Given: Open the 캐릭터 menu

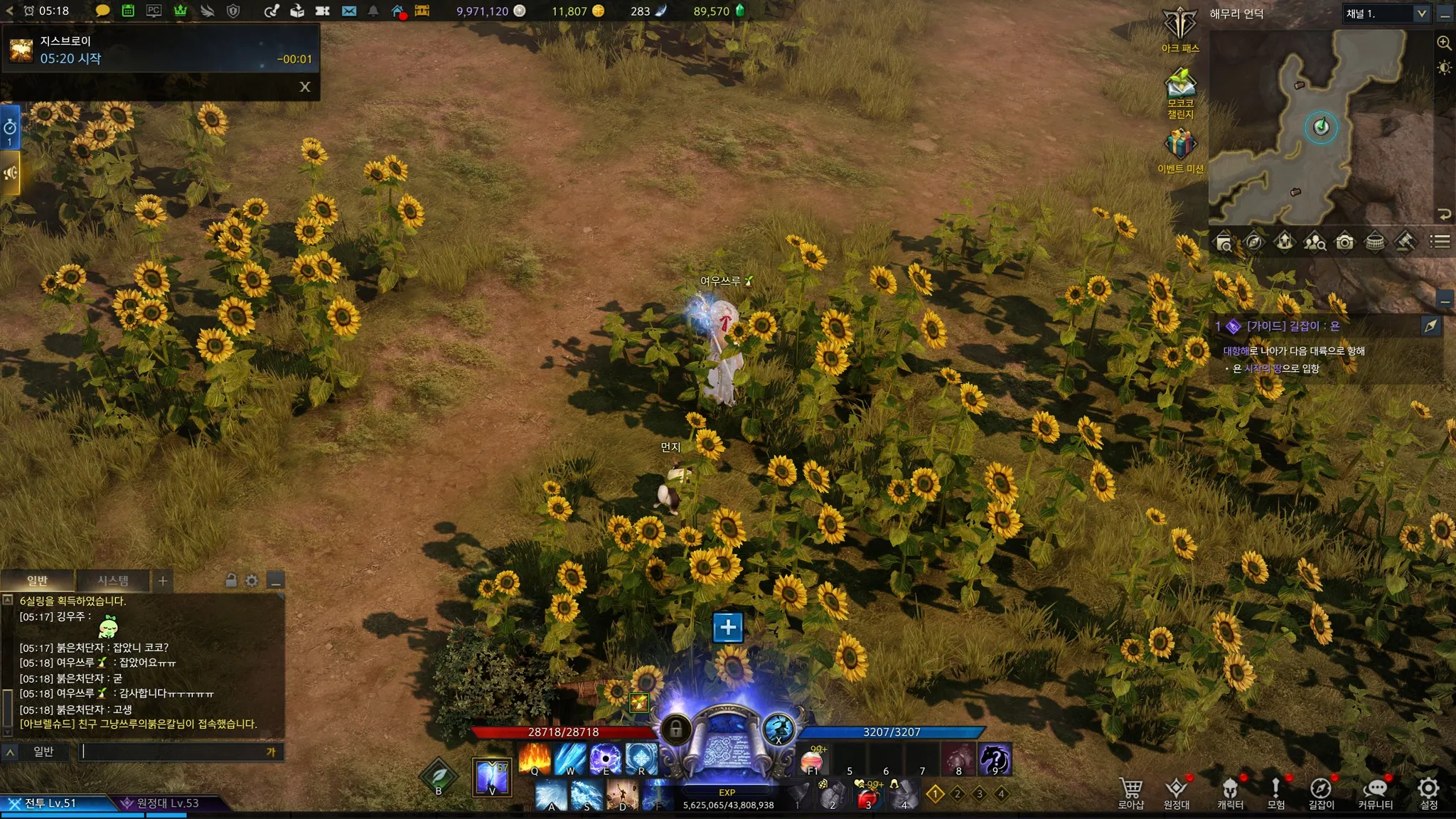Looking at the screenshot, I should [x=1230, y=791].
